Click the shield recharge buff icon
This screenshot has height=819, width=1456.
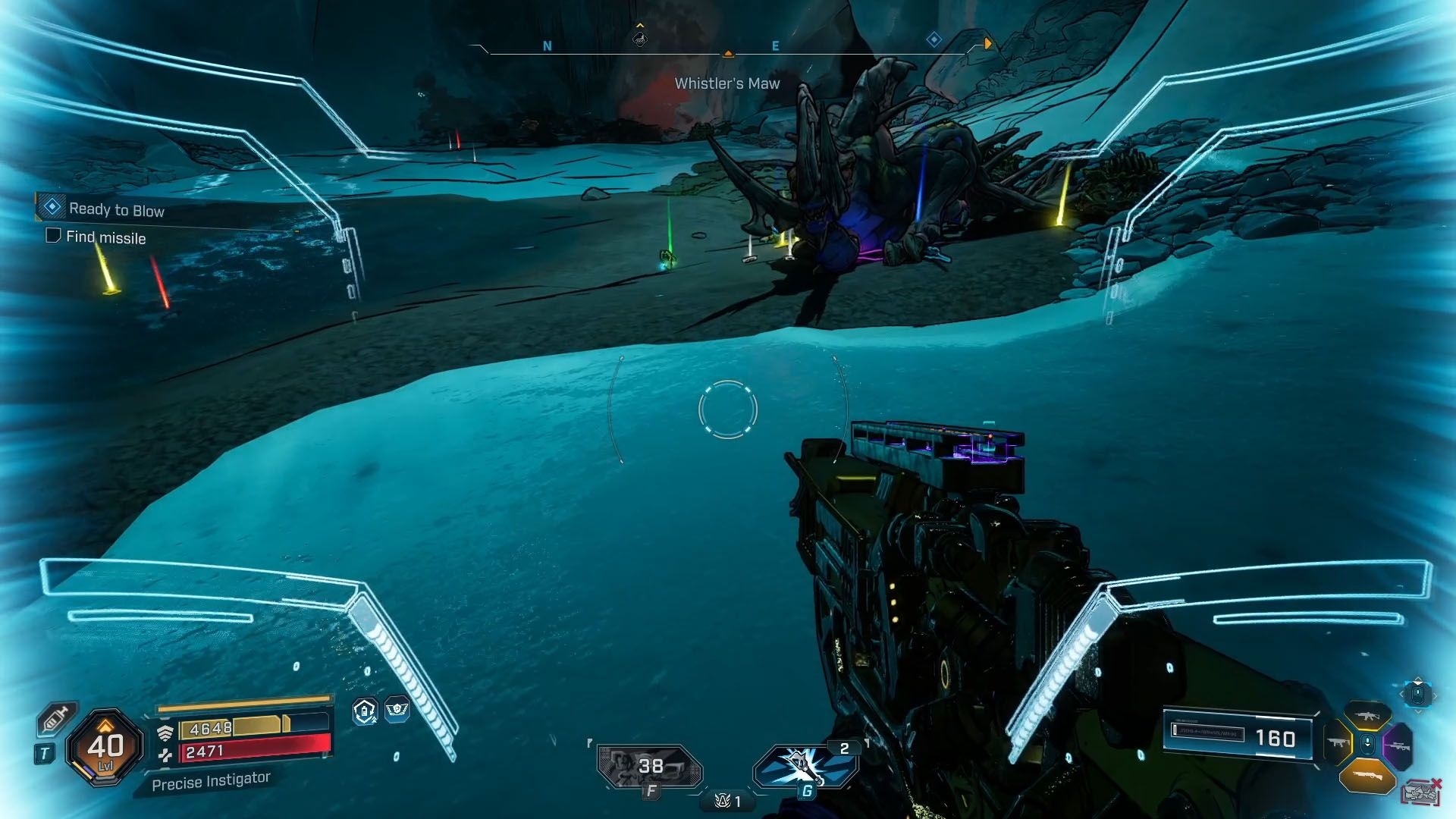[x=365, y=711]
